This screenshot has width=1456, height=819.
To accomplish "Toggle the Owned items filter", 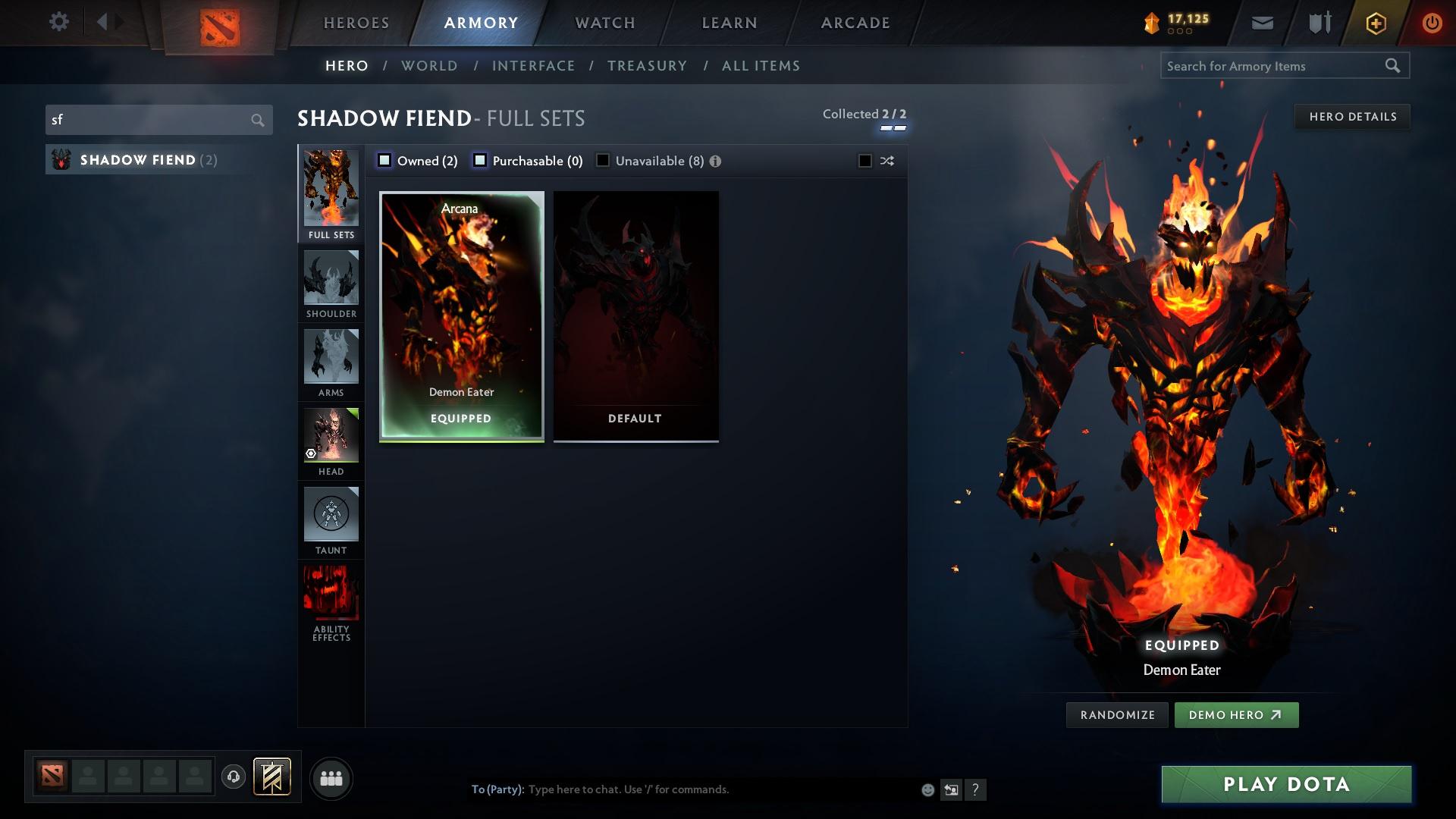I will pos(385,160).
